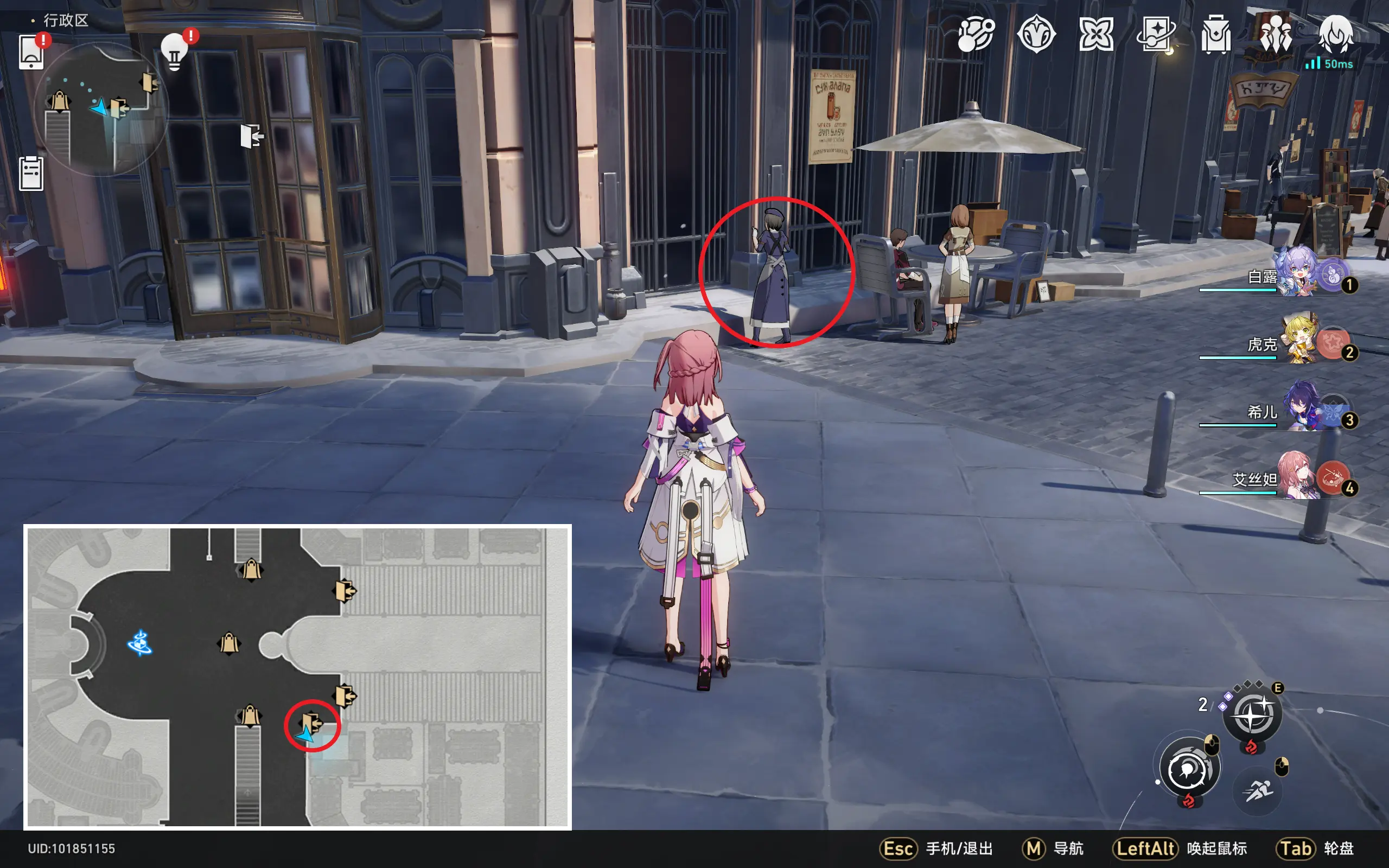Open the Warp star icon
The image size is (1389, 868).
click(1095, 34)
